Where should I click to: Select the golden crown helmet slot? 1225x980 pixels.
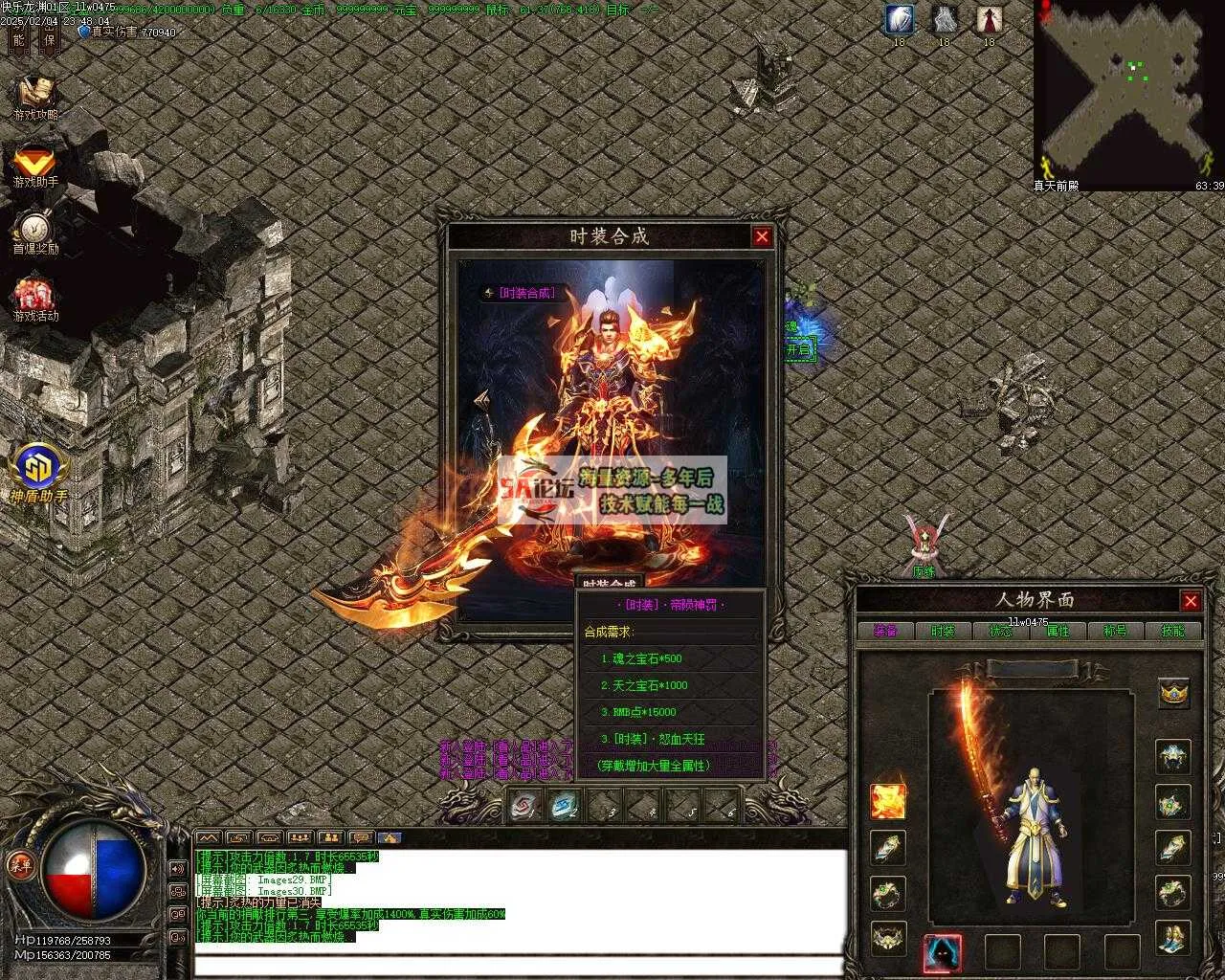coord(1173,692)
